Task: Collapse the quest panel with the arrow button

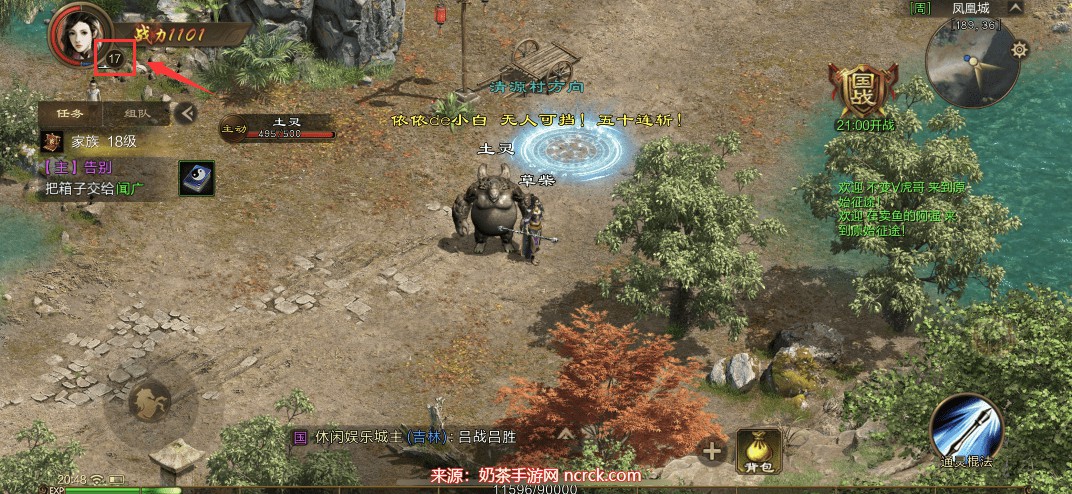Action: pyautogui.click(x=184, y=113)
